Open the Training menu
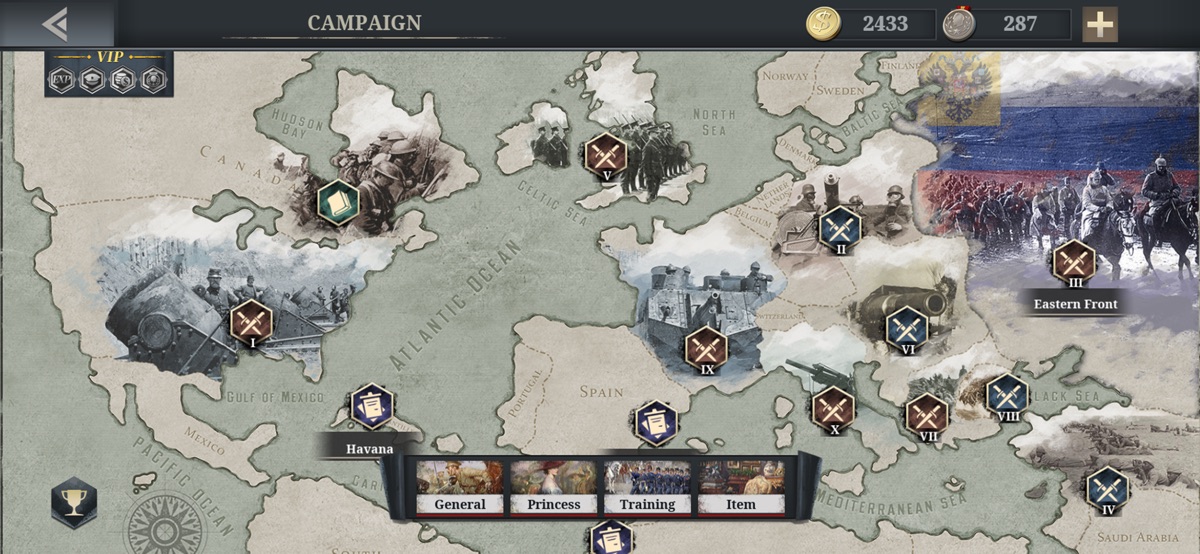 [x=647, y=487]
